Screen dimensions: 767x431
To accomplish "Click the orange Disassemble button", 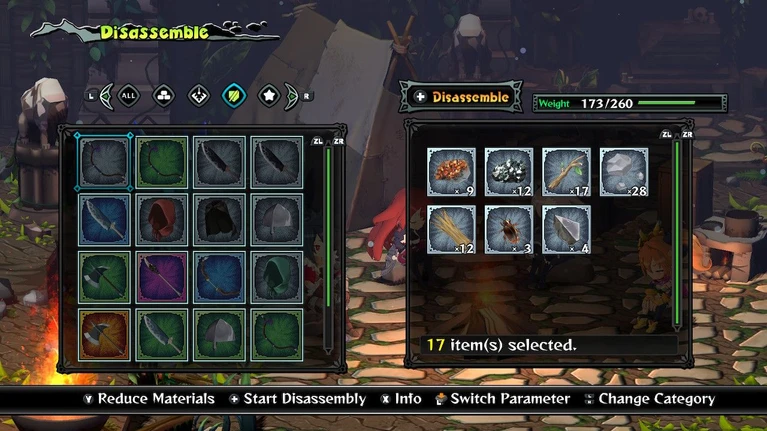I will coord(460,97).
